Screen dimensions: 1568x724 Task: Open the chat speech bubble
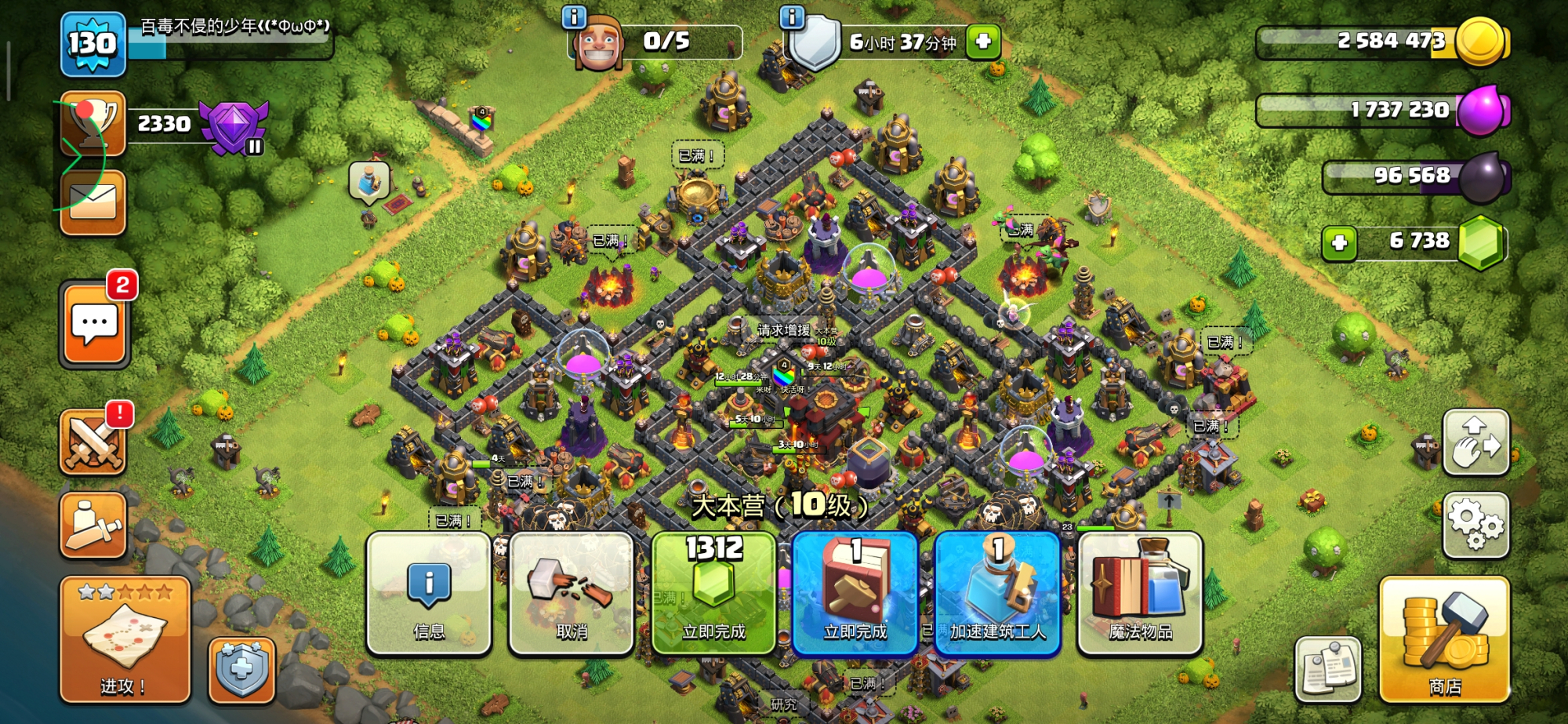coord(94,324)
